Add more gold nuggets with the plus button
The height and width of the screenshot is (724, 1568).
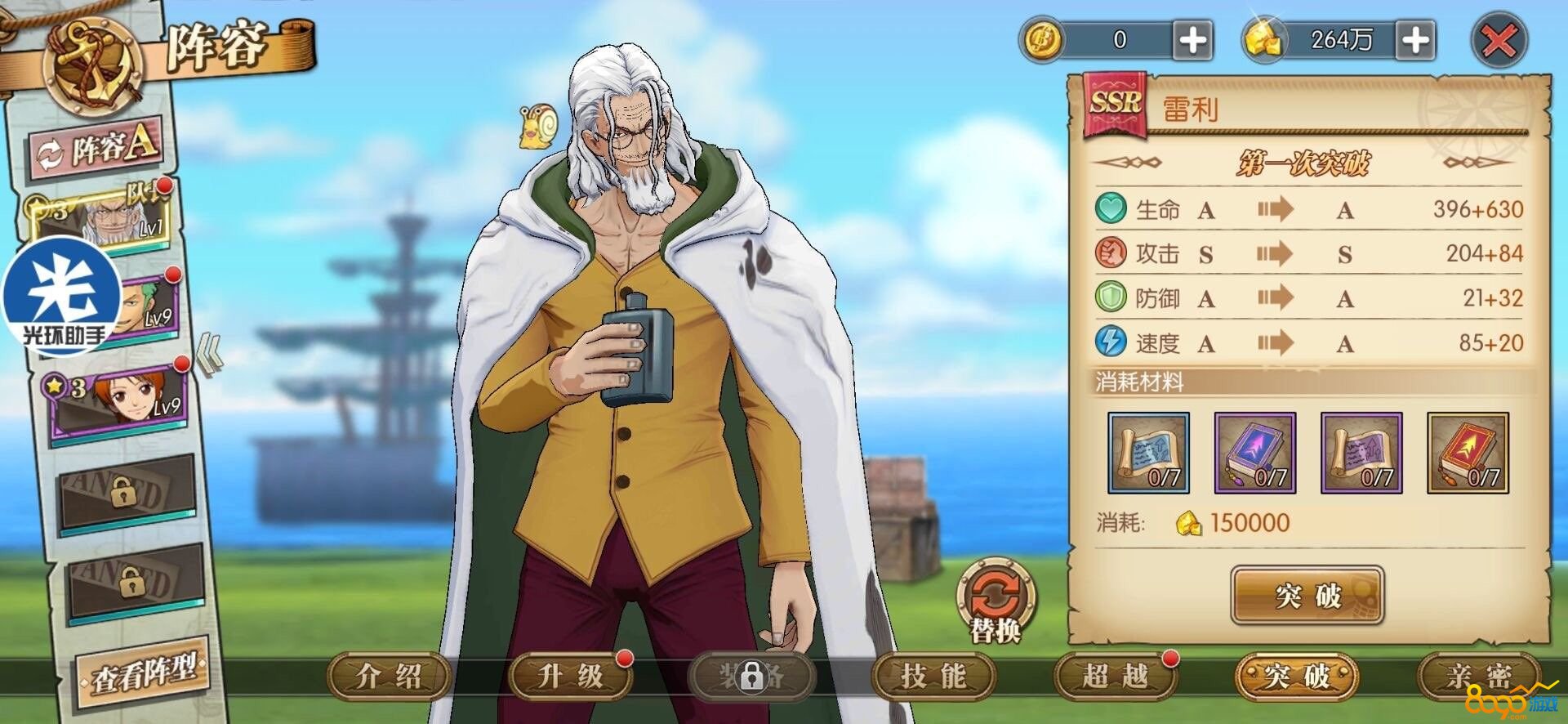point(1416,40)
